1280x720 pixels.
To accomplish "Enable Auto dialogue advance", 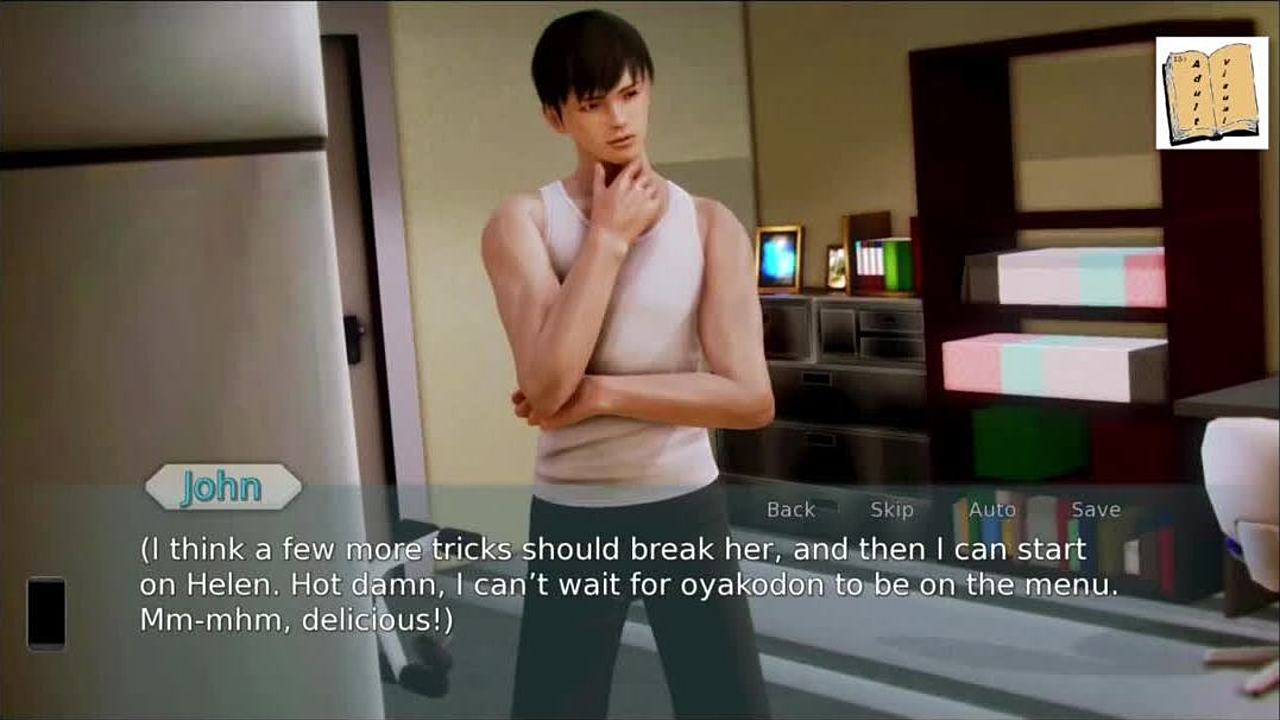I will tap(992, 510).
